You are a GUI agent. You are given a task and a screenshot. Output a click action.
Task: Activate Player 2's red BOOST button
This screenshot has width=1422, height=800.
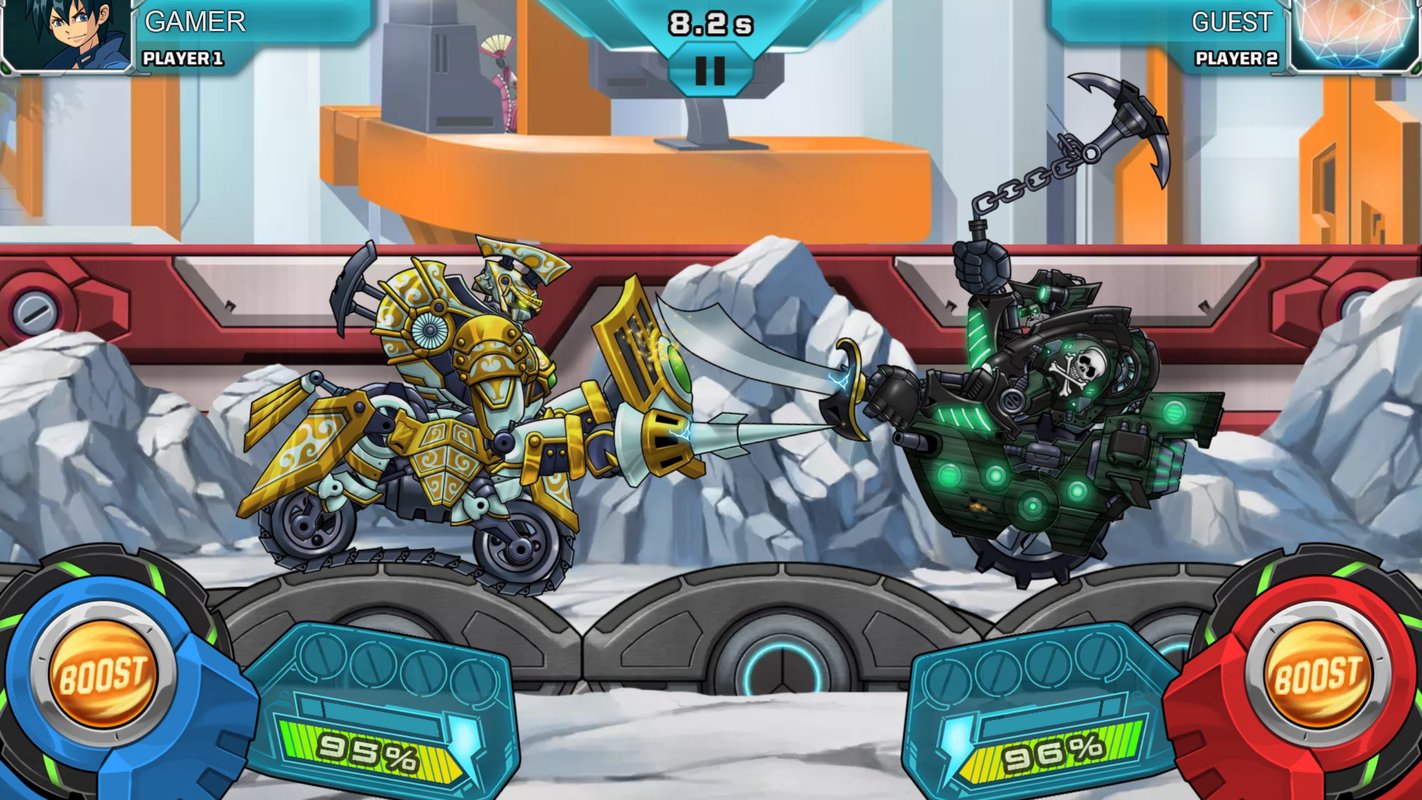1318,675
